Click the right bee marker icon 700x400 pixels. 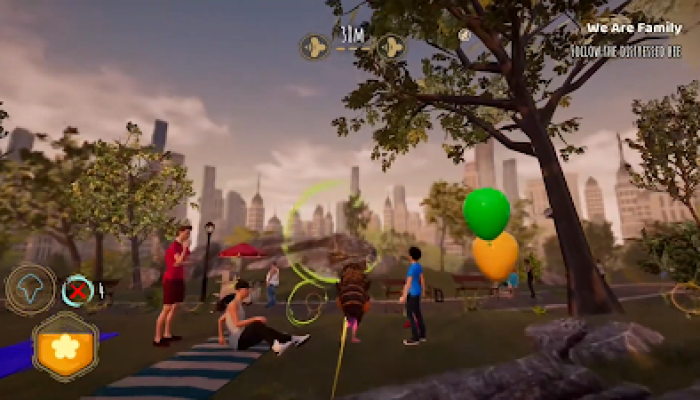390,46
